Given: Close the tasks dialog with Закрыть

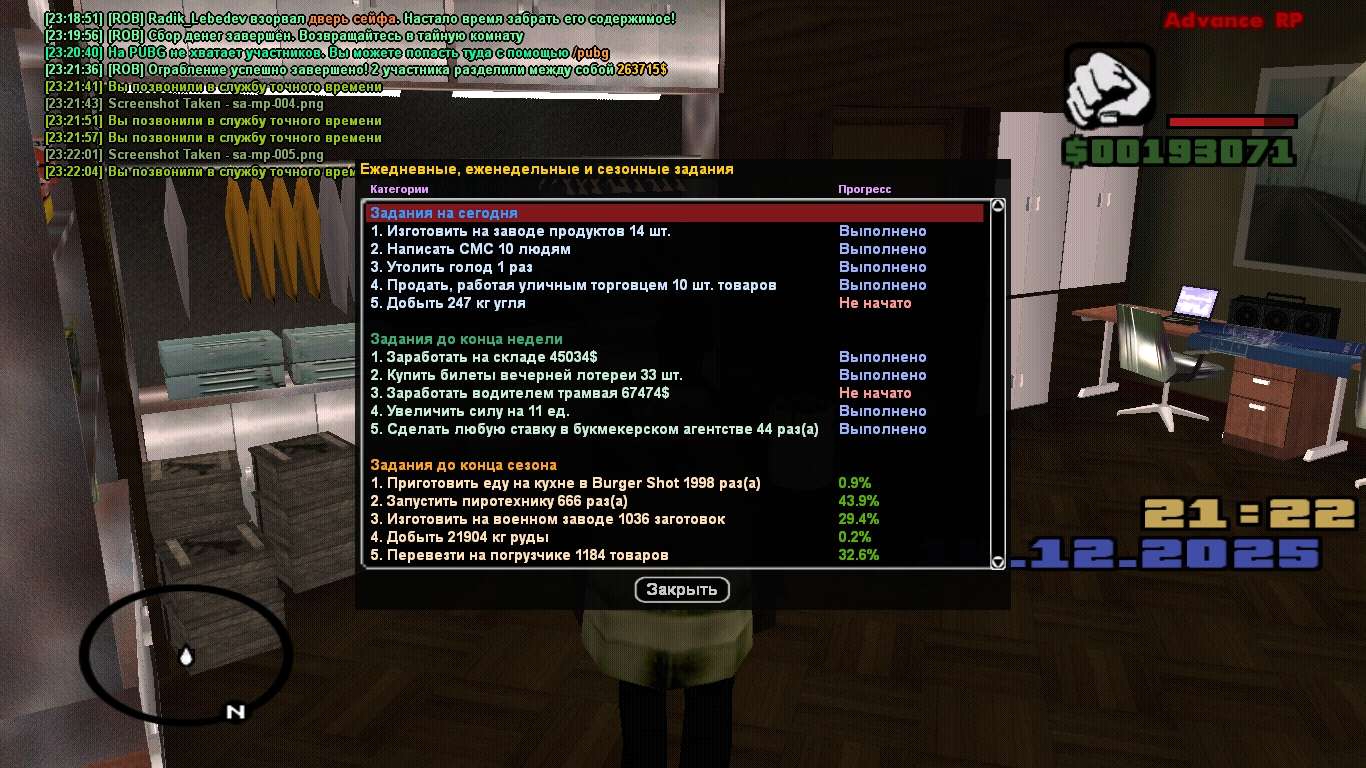Looking at the screenshot, I should 682,590.
